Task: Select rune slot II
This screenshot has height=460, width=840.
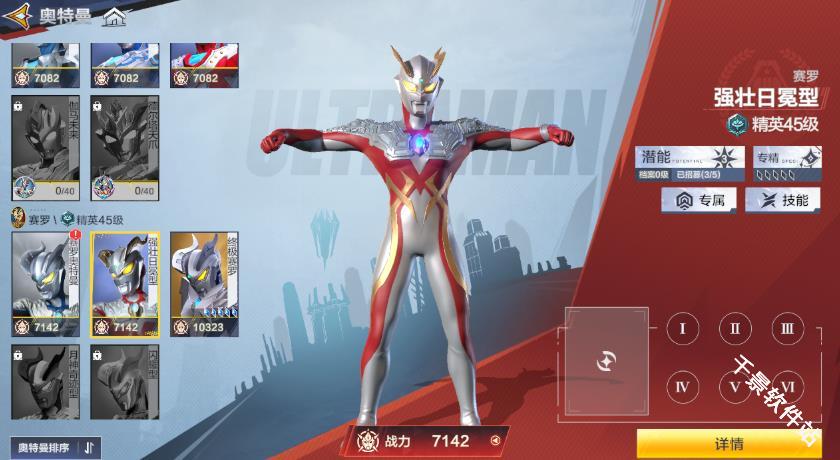Action: tap(734, 328)
